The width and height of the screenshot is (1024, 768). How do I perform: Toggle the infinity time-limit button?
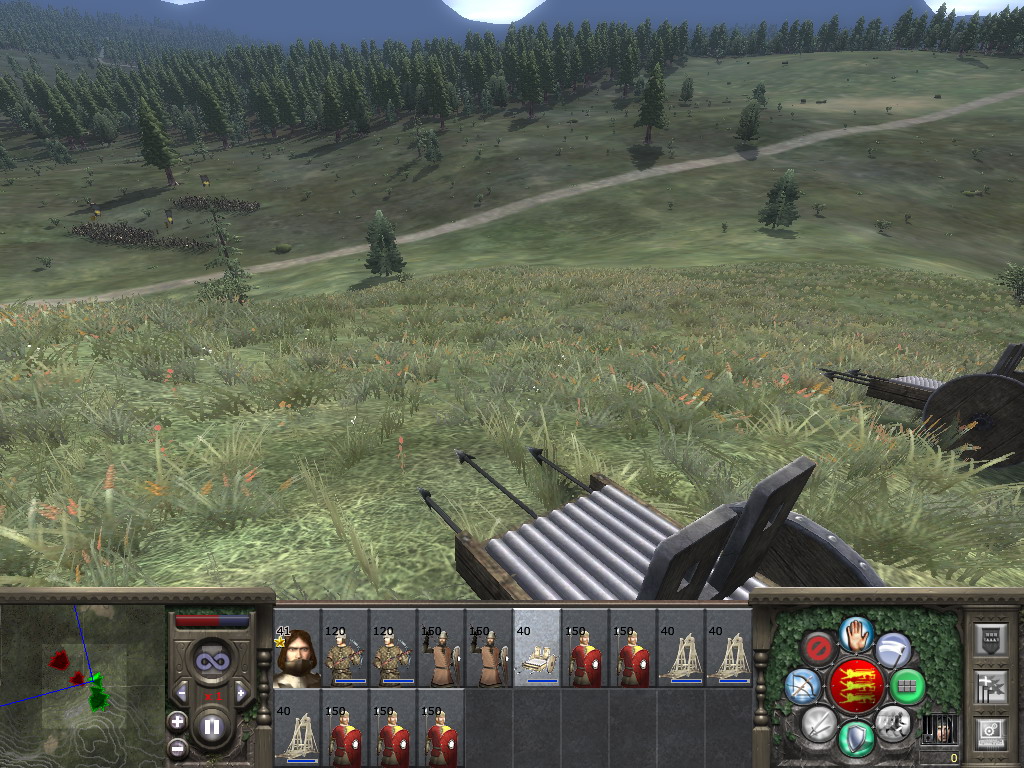click(211, 661)
